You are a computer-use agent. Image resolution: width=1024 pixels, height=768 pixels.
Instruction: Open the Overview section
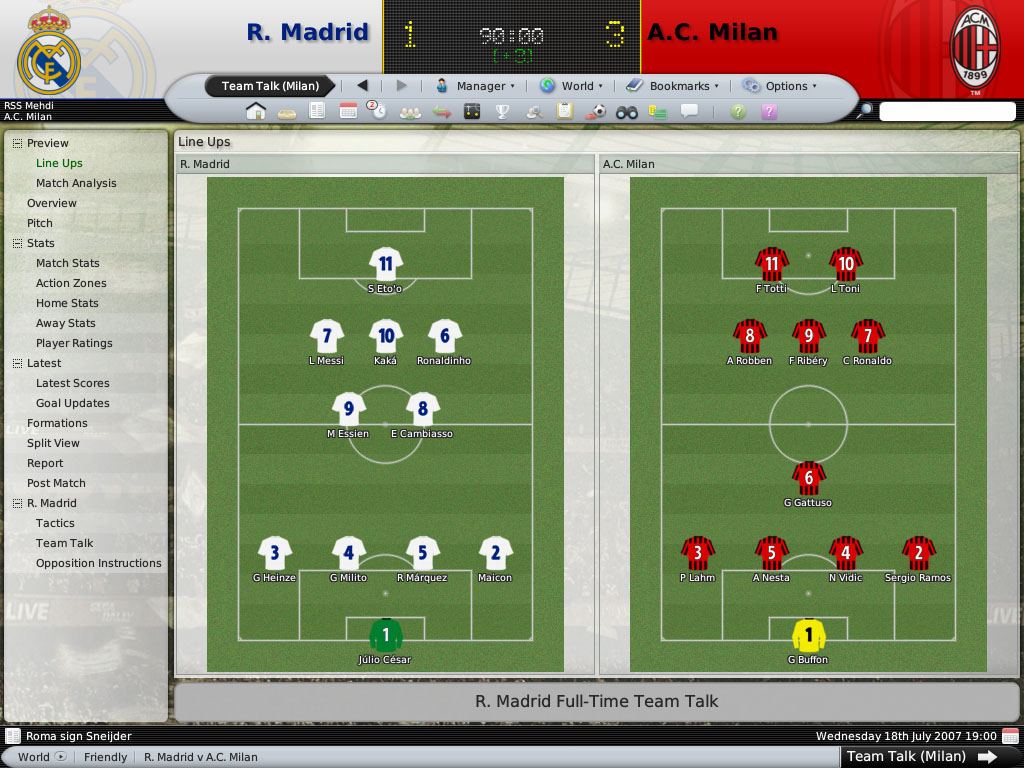tap(52, 203)
